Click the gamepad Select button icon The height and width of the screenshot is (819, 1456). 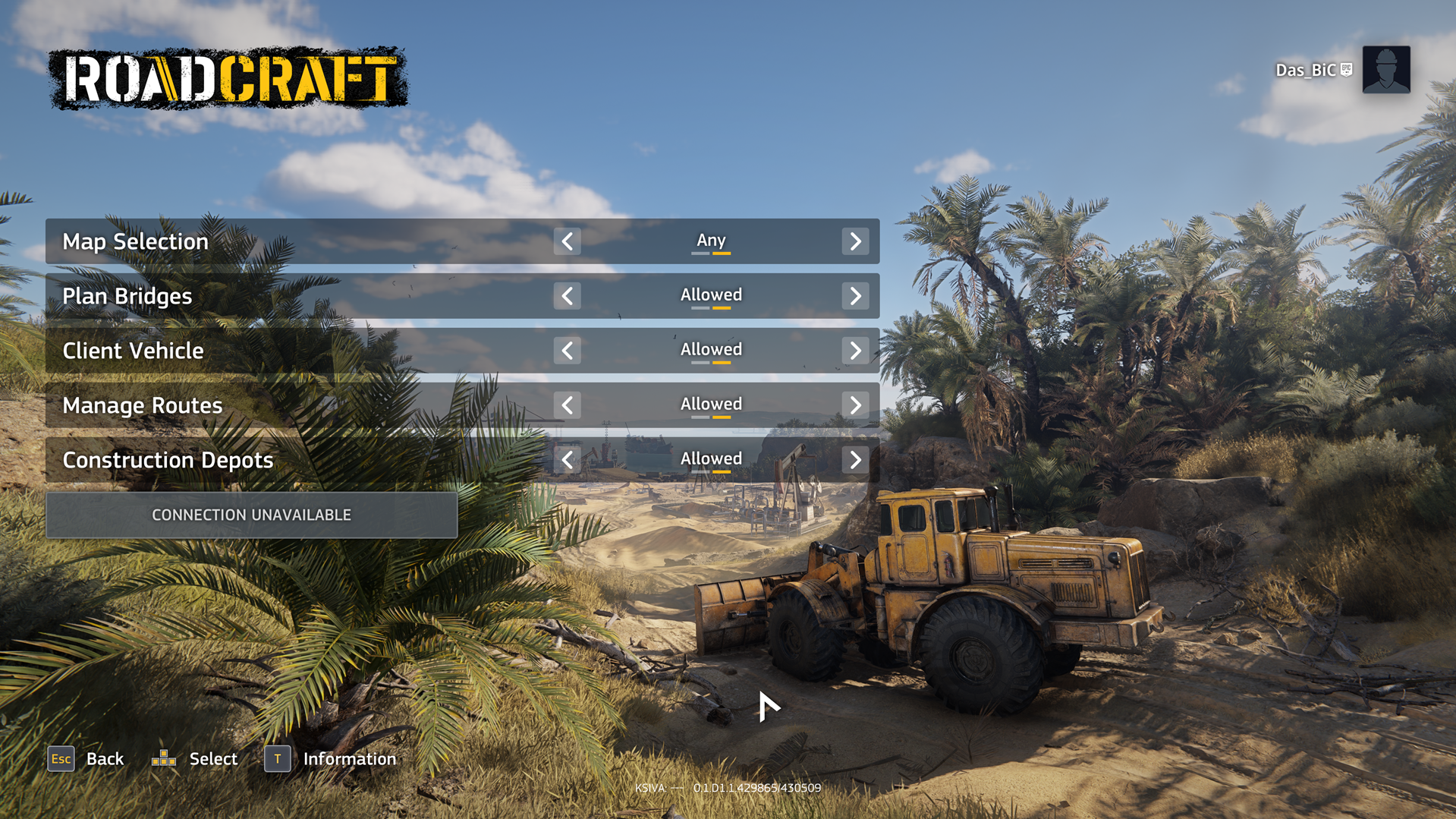point(164,758)
